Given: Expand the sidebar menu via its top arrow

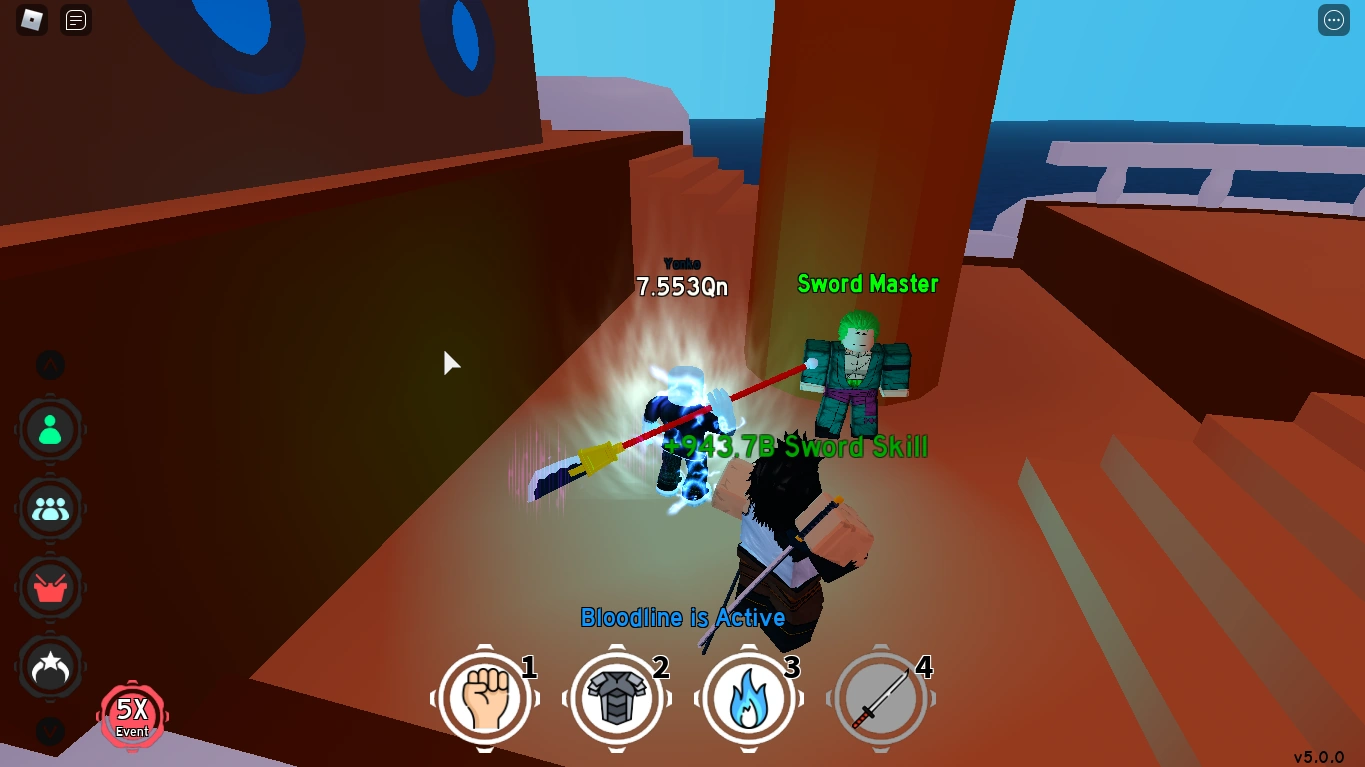Looking at the screenshot, I should pos(51,365).
